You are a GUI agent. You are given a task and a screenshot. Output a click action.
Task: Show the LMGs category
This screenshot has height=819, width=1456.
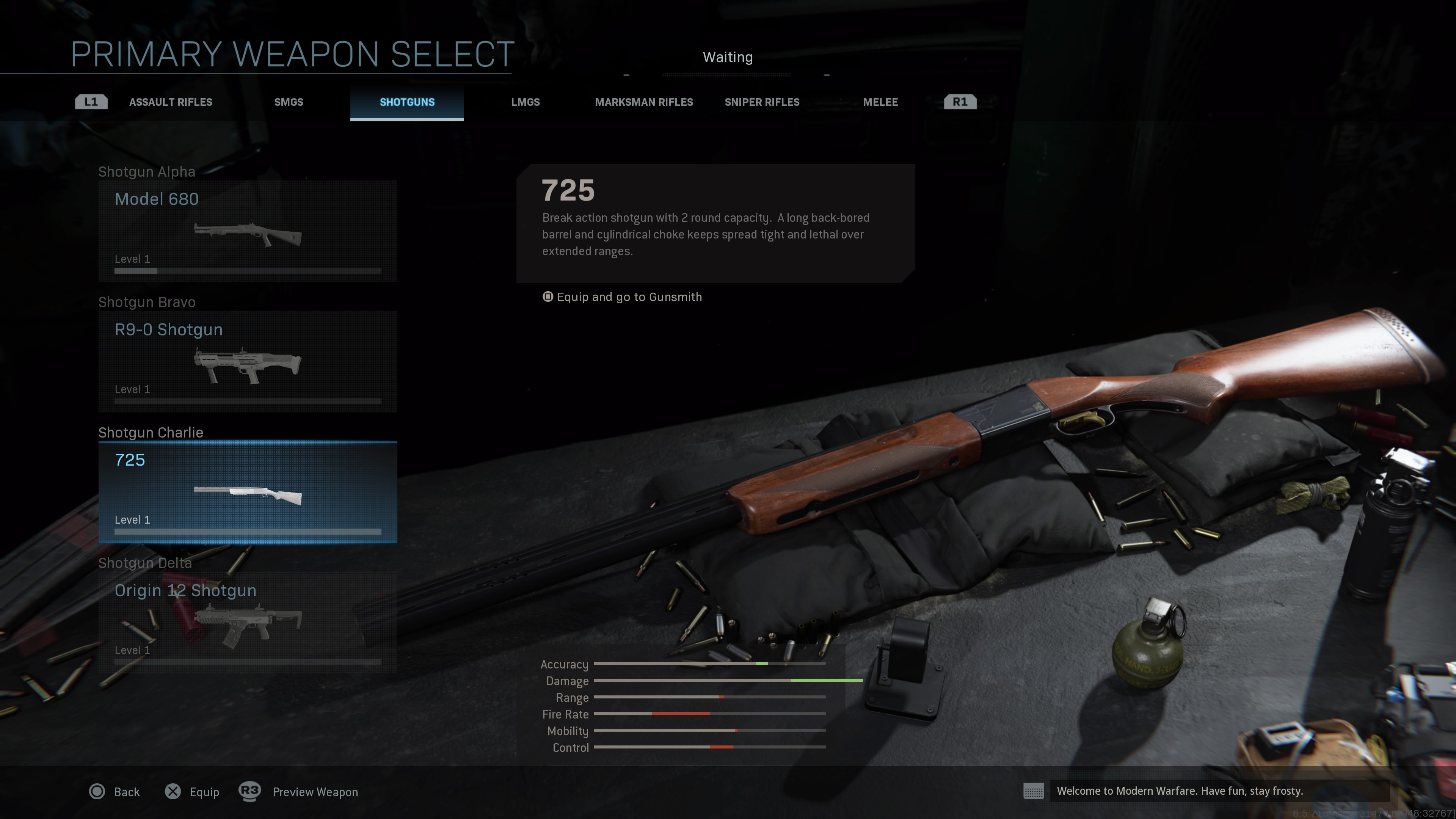(x=525, y=102)
